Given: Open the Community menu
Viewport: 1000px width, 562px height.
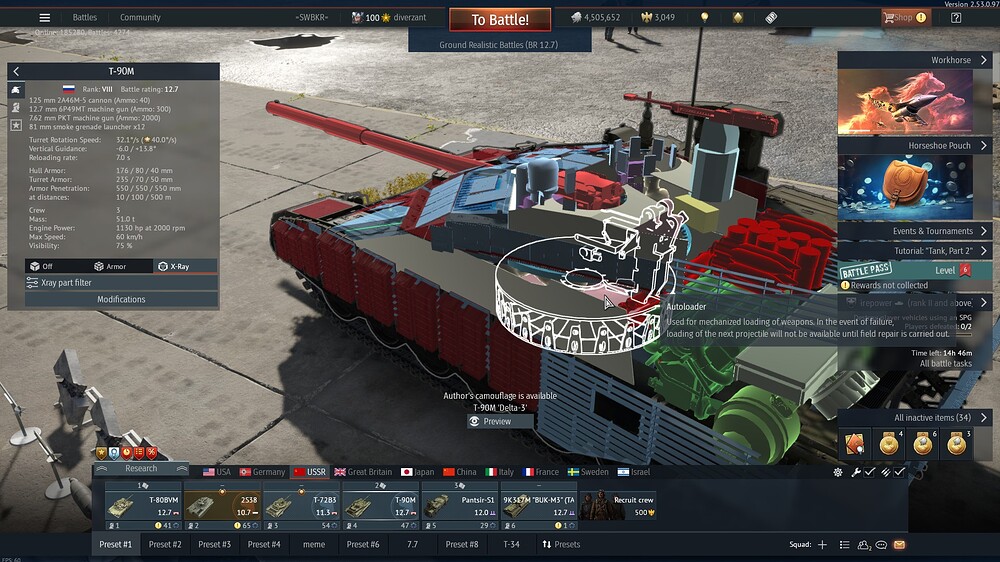Looking at the screenshot, I should (x=140, y=17).
